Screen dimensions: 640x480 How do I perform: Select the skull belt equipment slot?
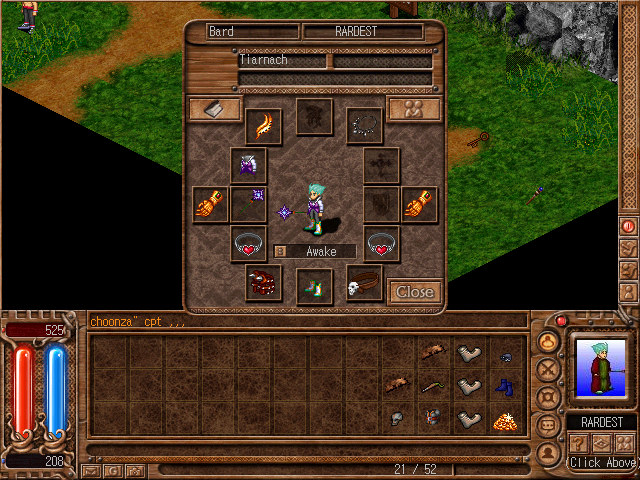(364, 284)
